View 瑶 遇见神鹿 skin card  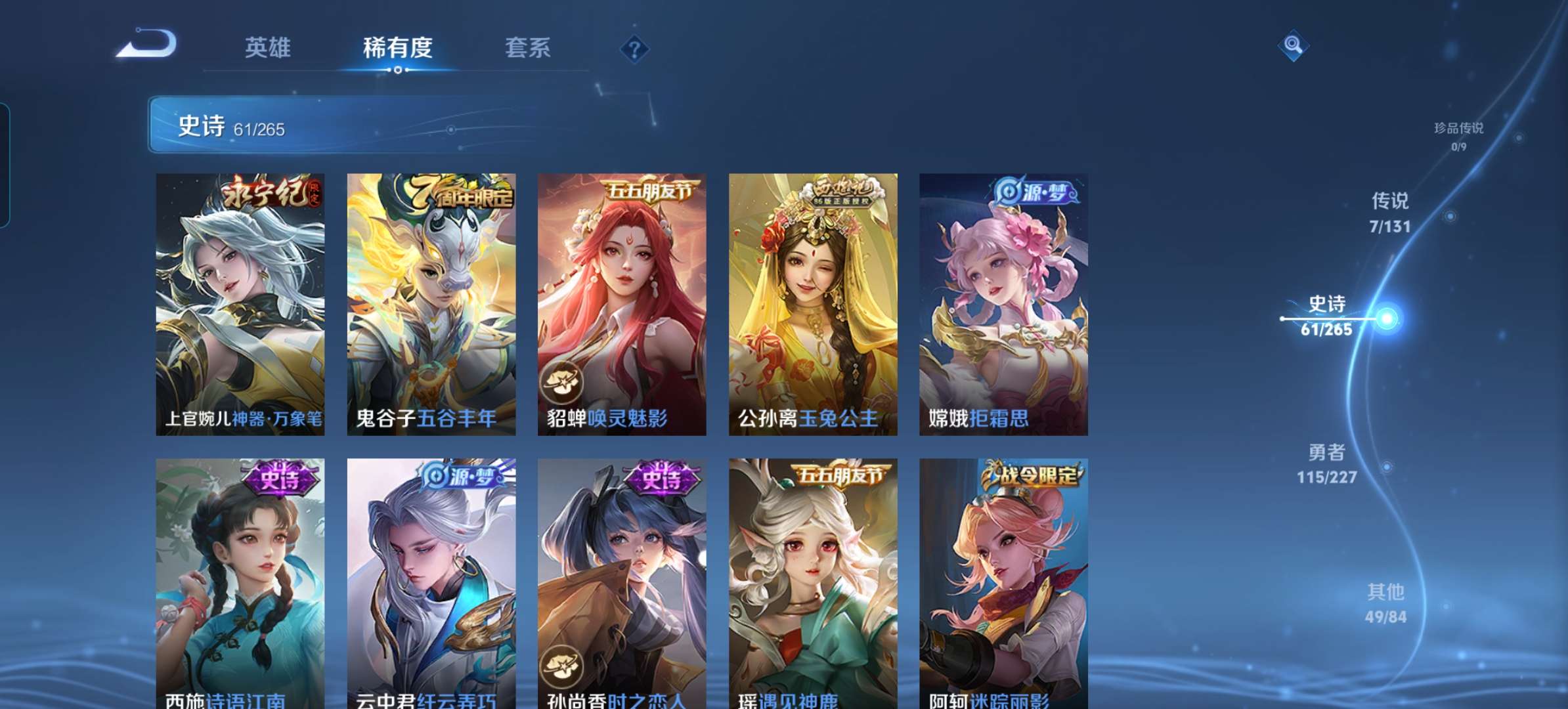tap(813, 583)
